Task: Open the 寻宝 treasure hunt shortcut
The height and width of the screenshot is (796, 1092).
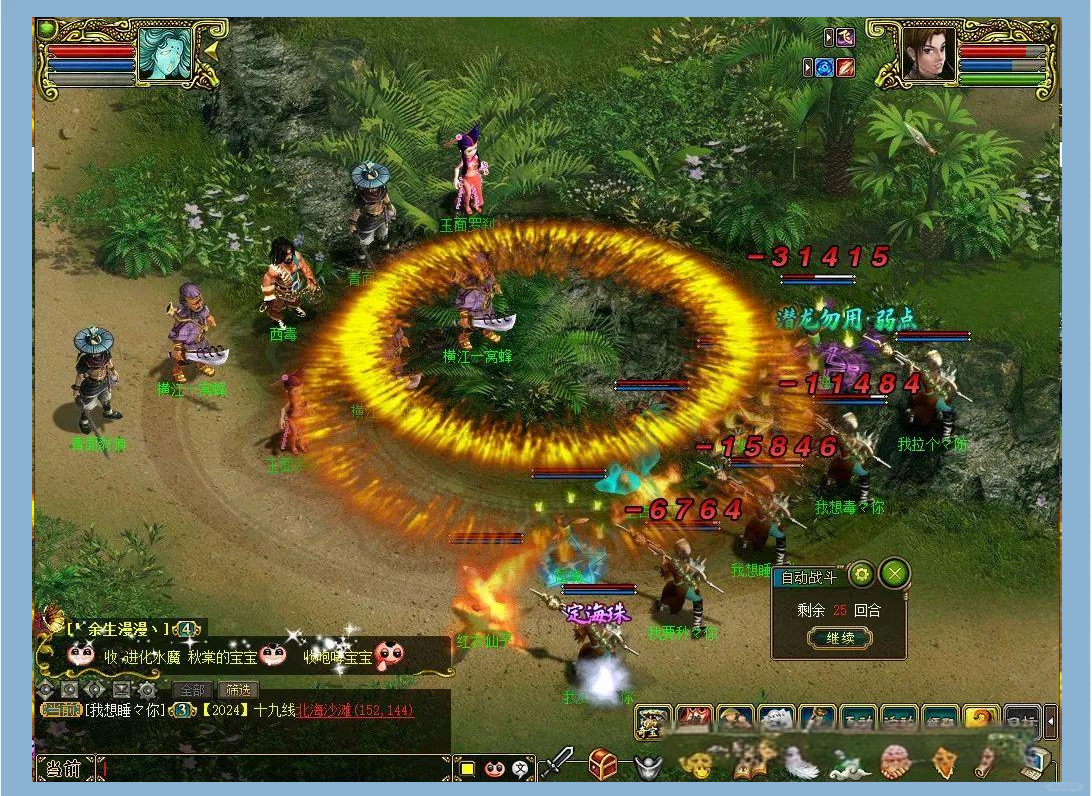Action: [653, 721]
